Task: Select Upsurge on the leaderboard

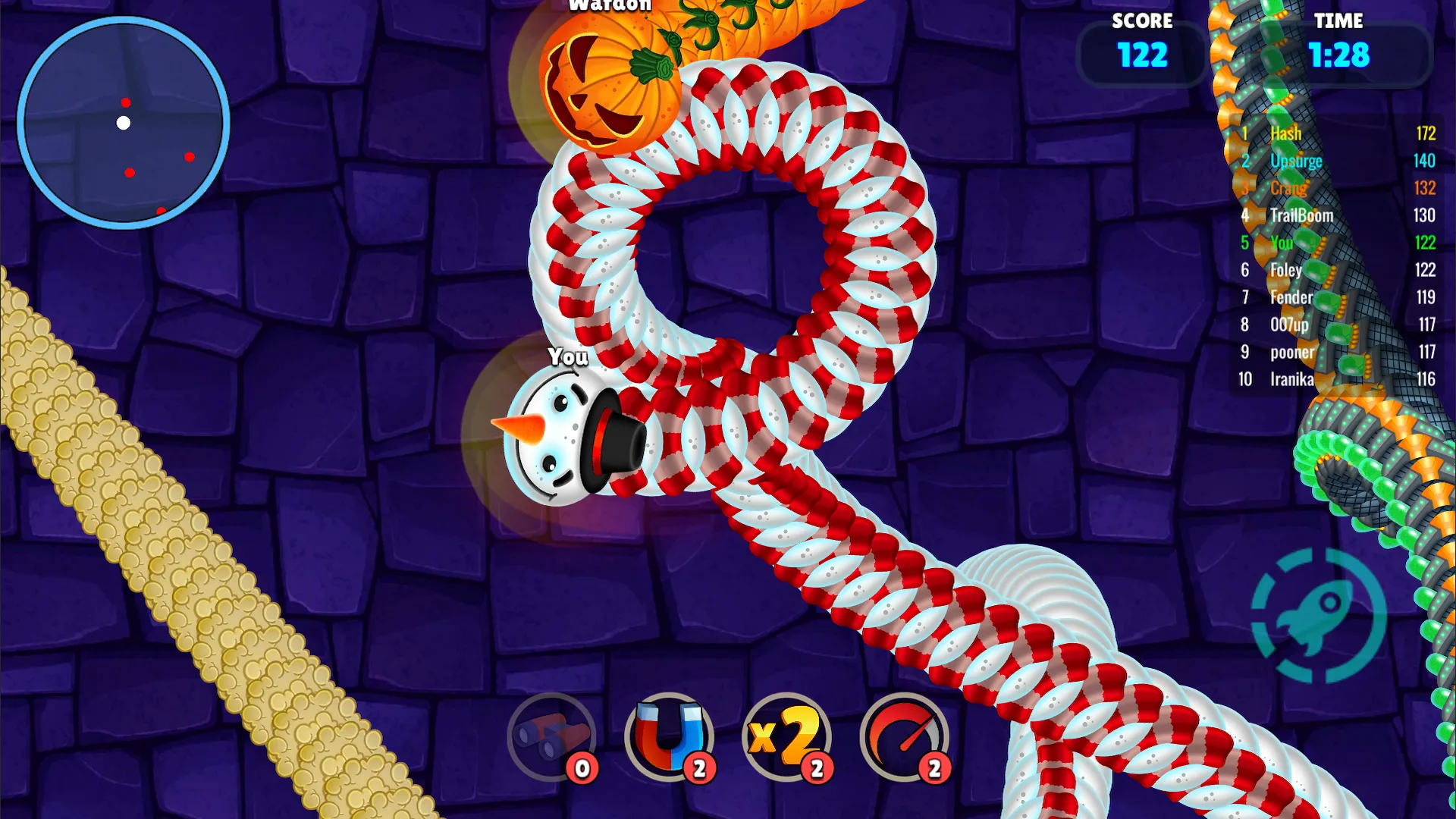Action: (1297, 161)
